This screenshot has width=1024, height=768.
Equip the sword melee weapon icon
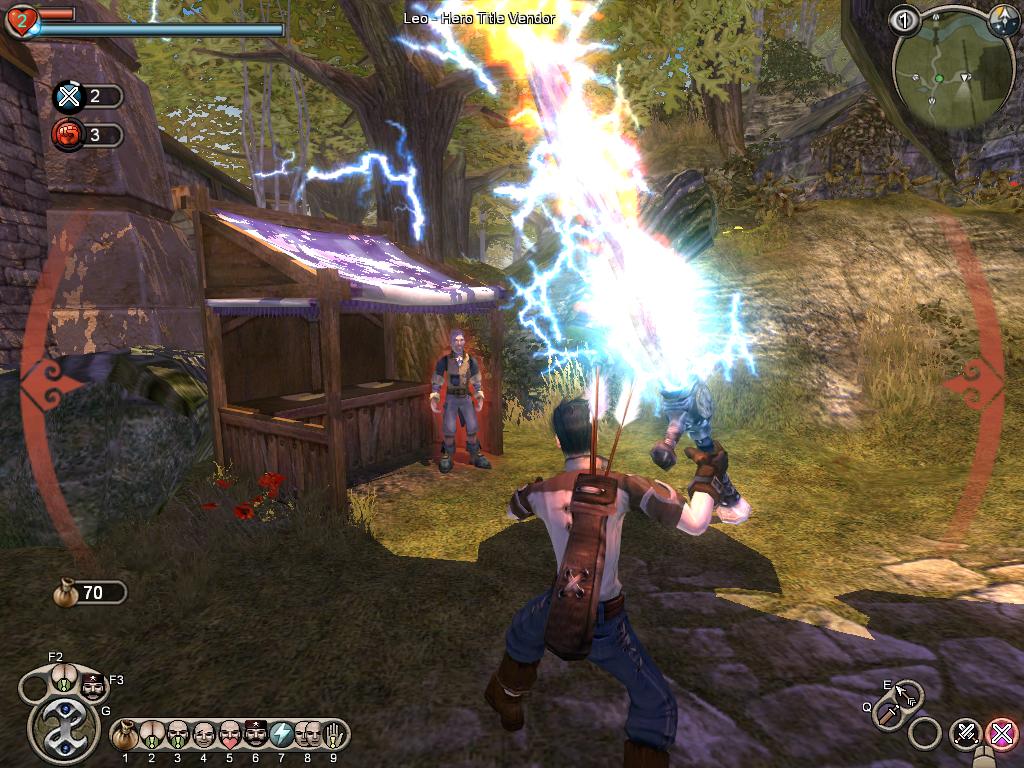[x=887, y=714]
